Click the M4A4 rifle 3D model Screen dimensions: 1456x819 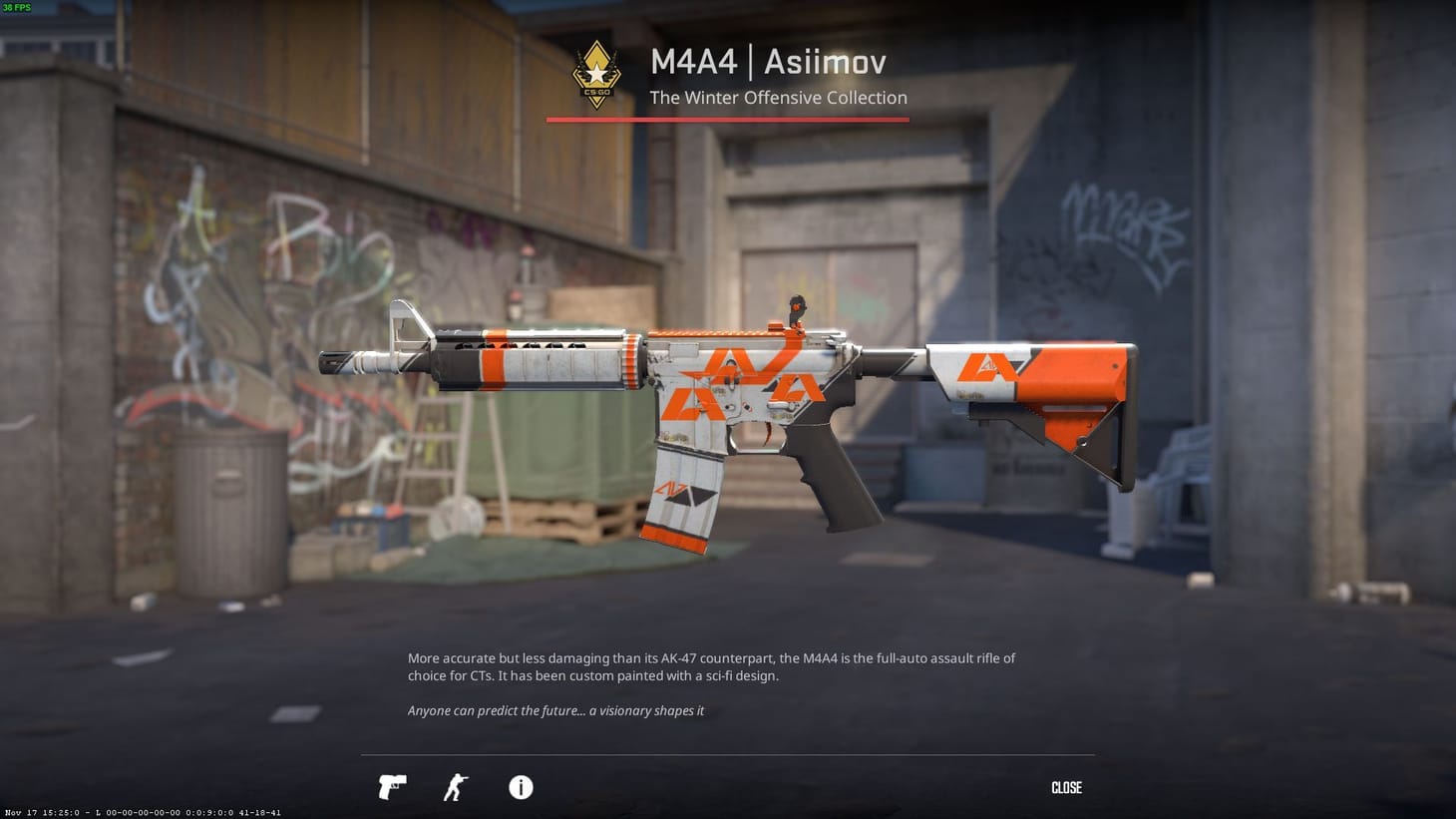click(x=728, y=399)
